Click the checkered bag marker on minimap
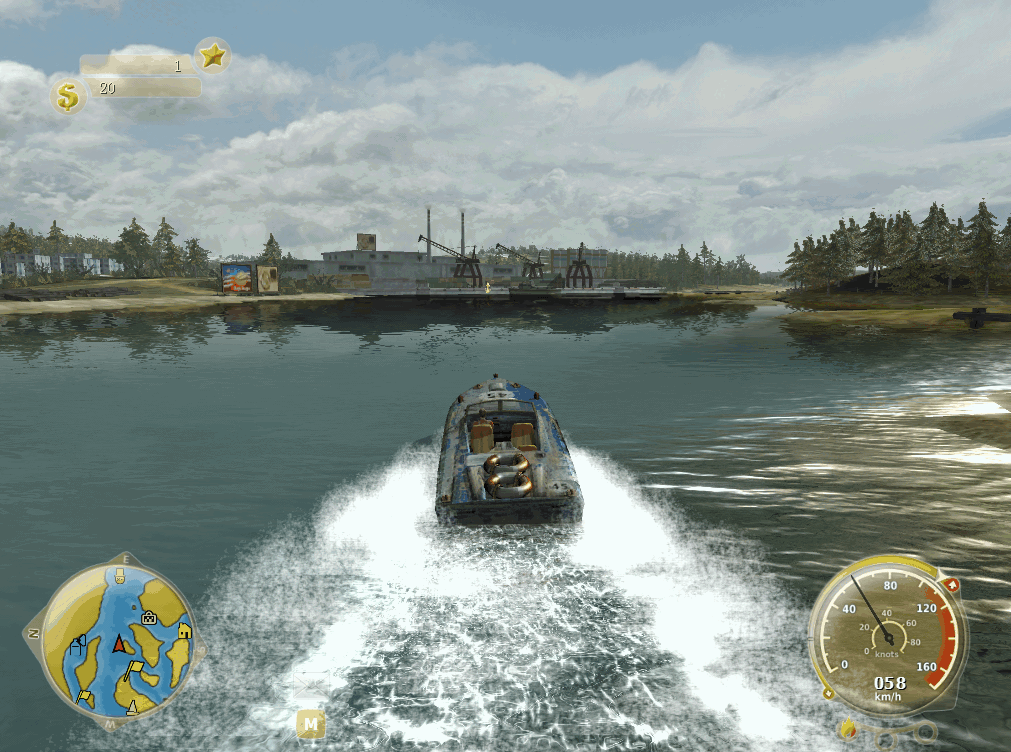 point(149,617)
